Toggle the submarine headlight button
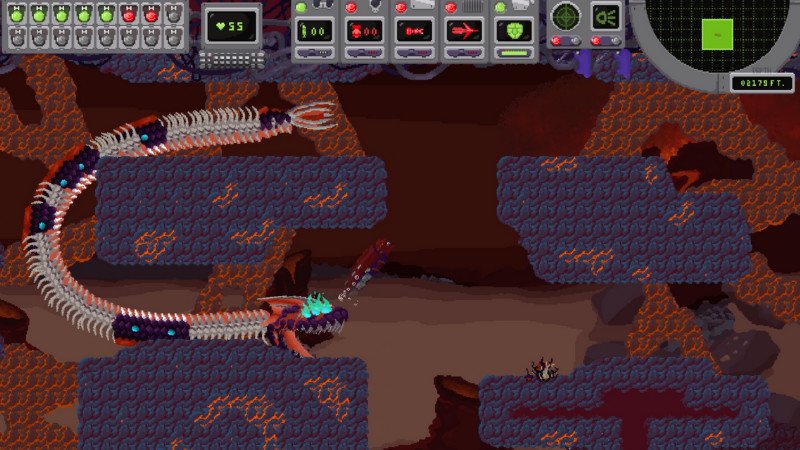The height and width of the screenshot is (450, 800). click(605, 17)
